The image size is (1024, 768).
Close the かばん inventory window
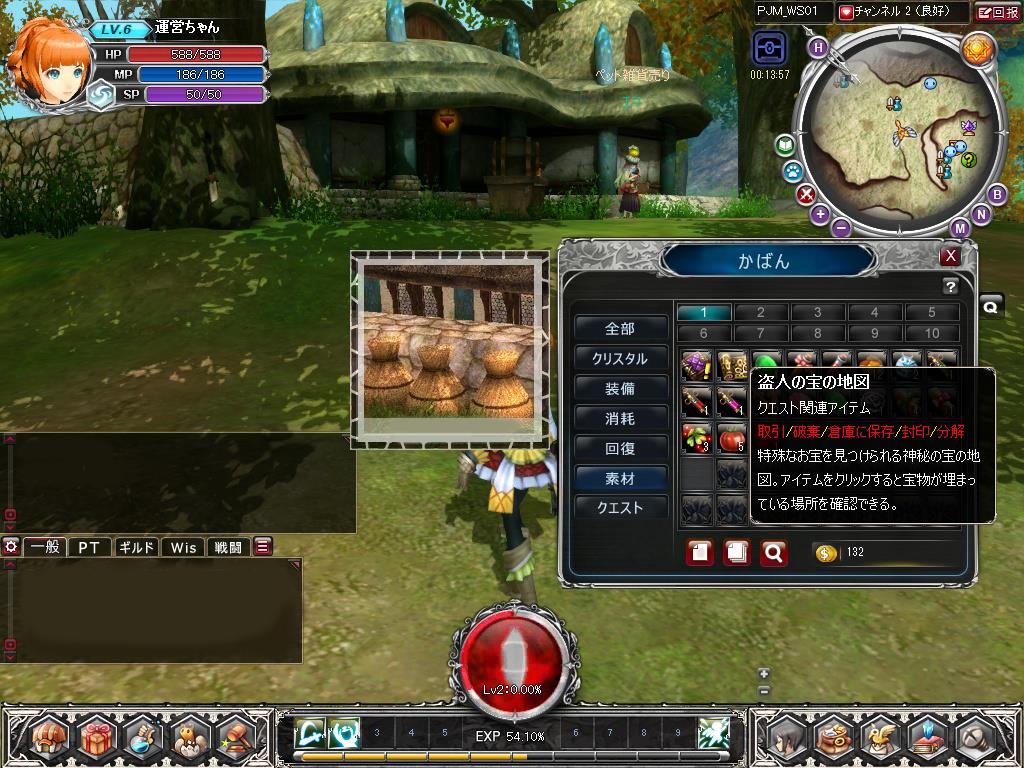point(951,256)
